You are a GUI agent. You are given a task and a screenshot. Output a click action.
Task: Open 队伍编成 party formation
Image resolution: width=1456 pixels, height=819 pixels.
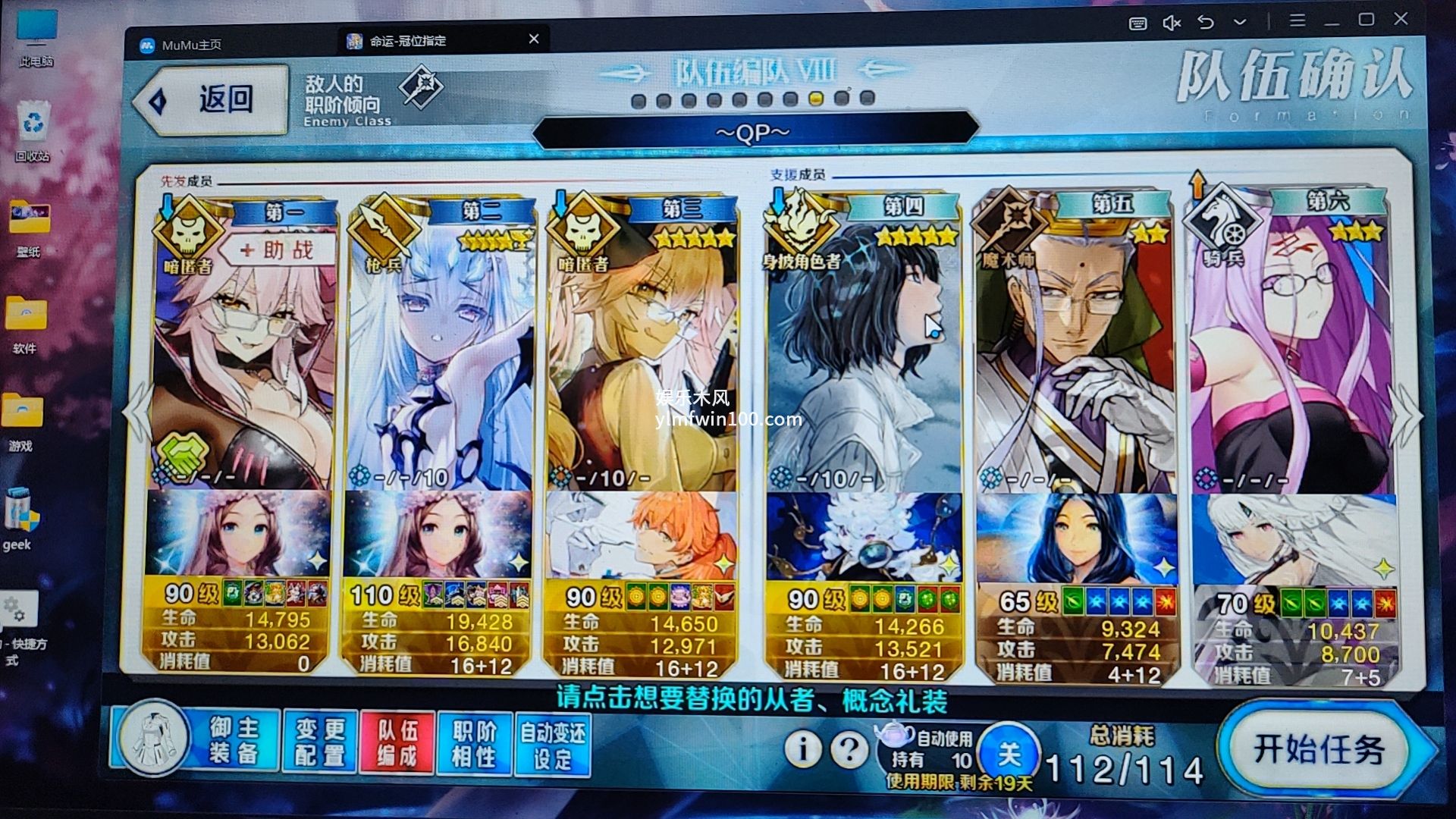tap(397, 742)
